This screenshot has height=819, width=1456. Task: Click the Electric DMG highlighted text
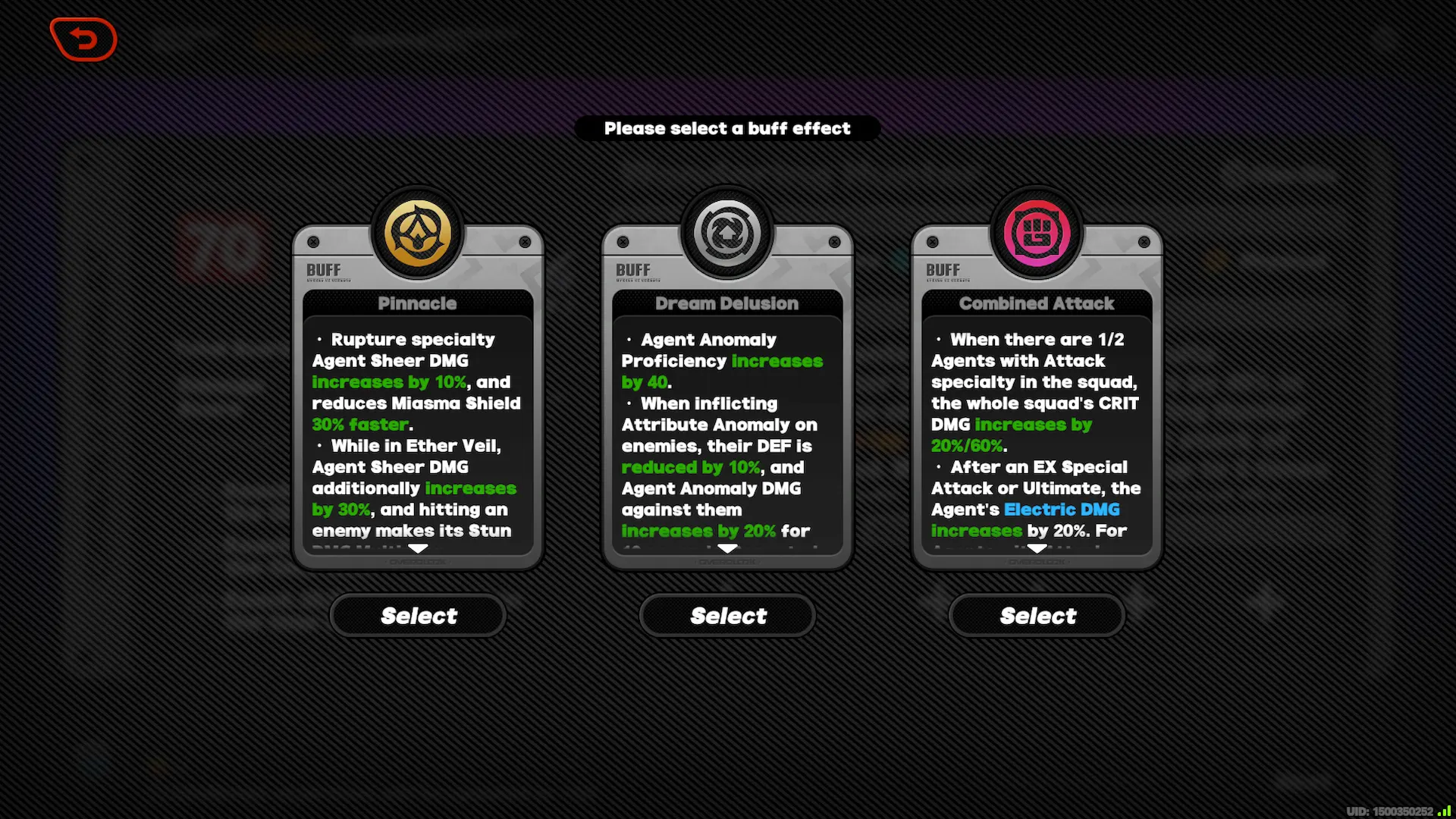click(1062, 510)
